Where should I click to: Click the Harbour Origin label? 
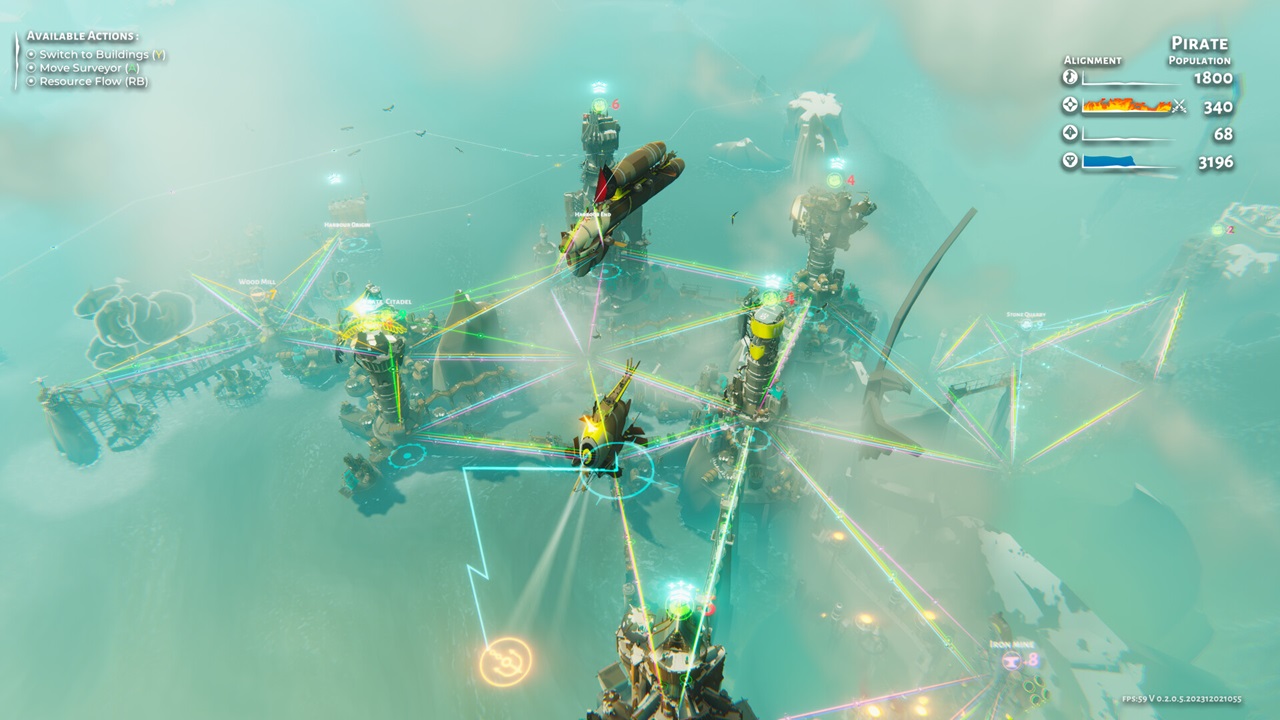[x=347, y=225]
